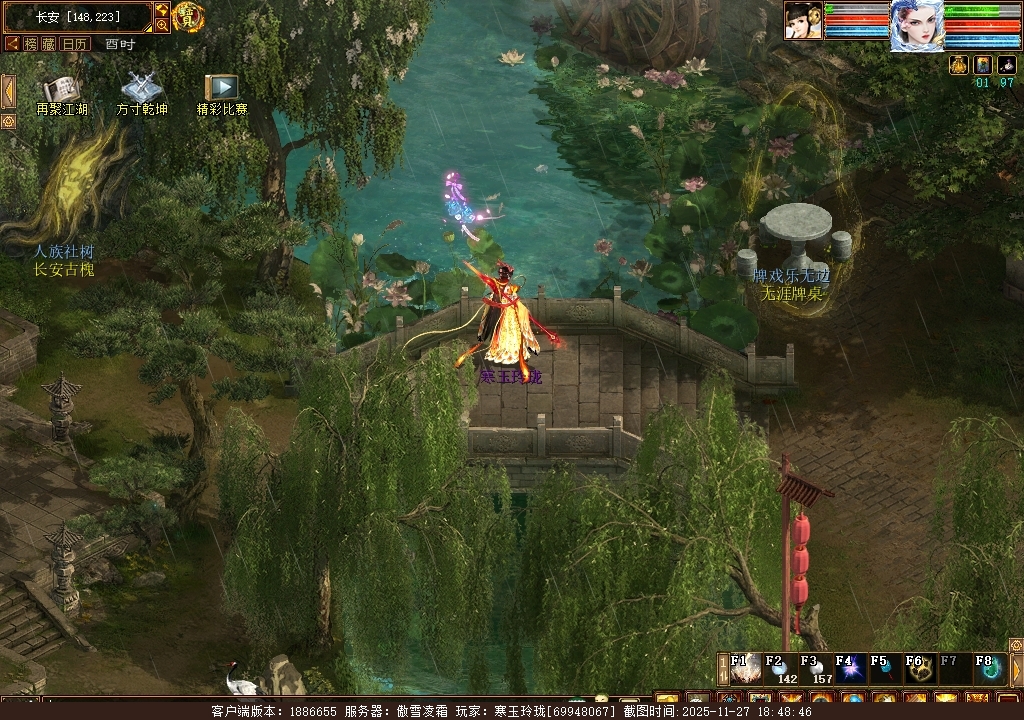Activate the F4 purple starburst skill
1024x720 pixels.
tap(850, 669)
